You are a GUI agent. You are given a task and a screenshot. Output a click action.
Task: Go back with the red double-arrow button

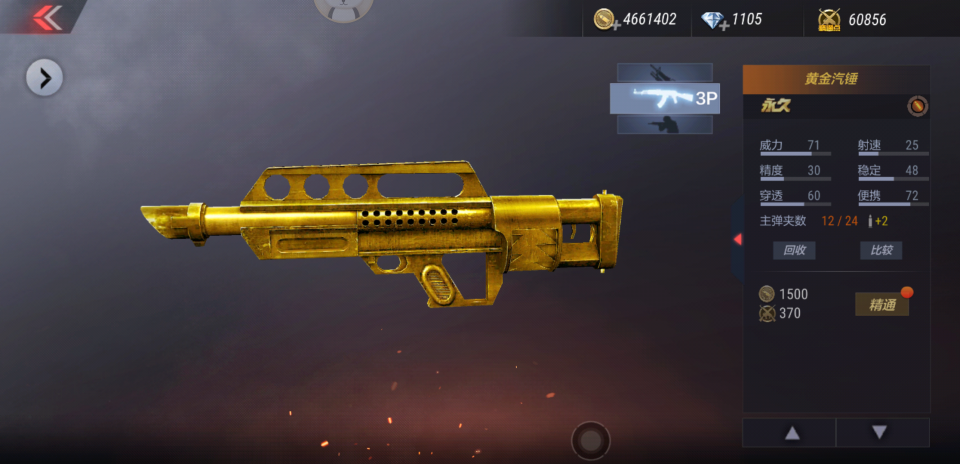coord(46,17)
